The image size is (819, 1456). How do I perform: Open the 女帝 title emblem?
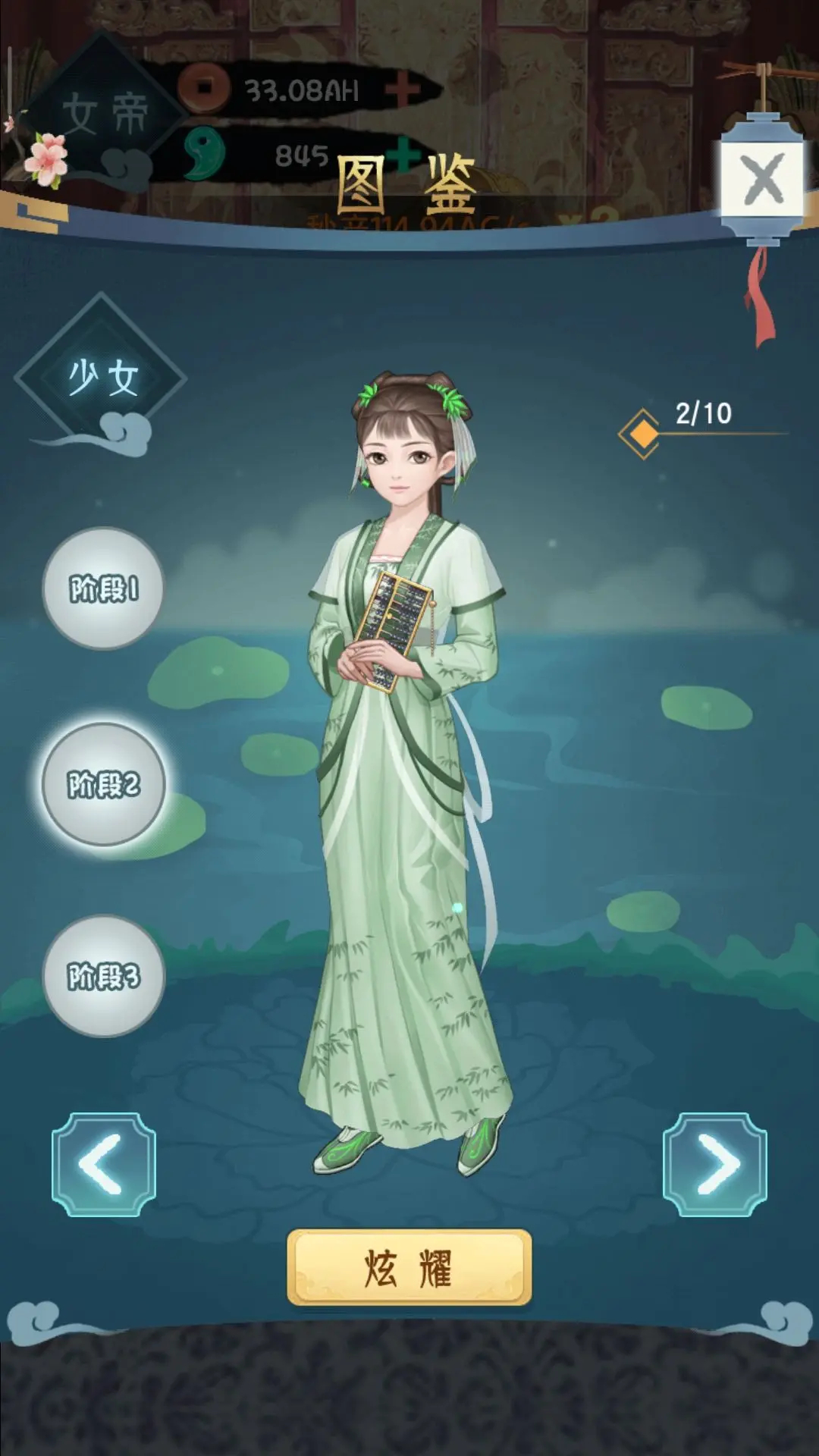pos(104,114)
